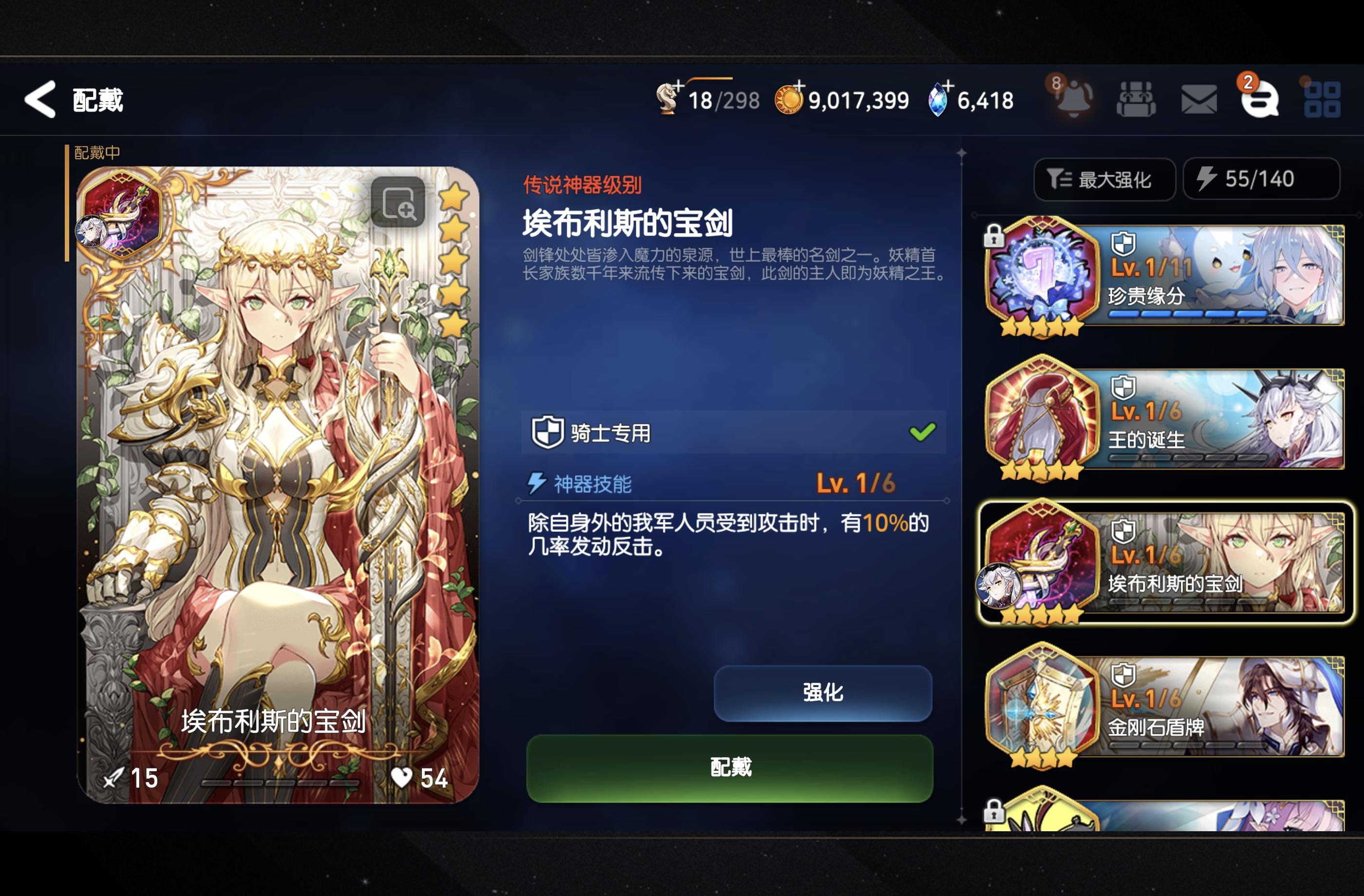Click the 55/140 energy counter

tap(1260, 179)
